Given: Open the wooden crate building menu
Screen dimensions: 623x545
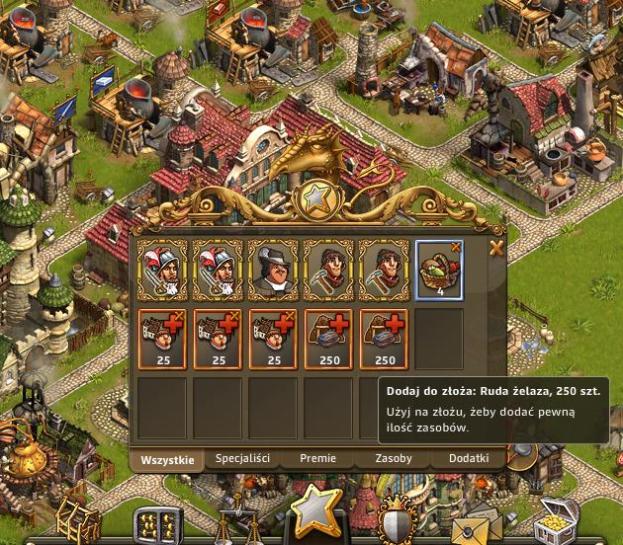Looking at the screenshot, I should [x=78, y=520].
